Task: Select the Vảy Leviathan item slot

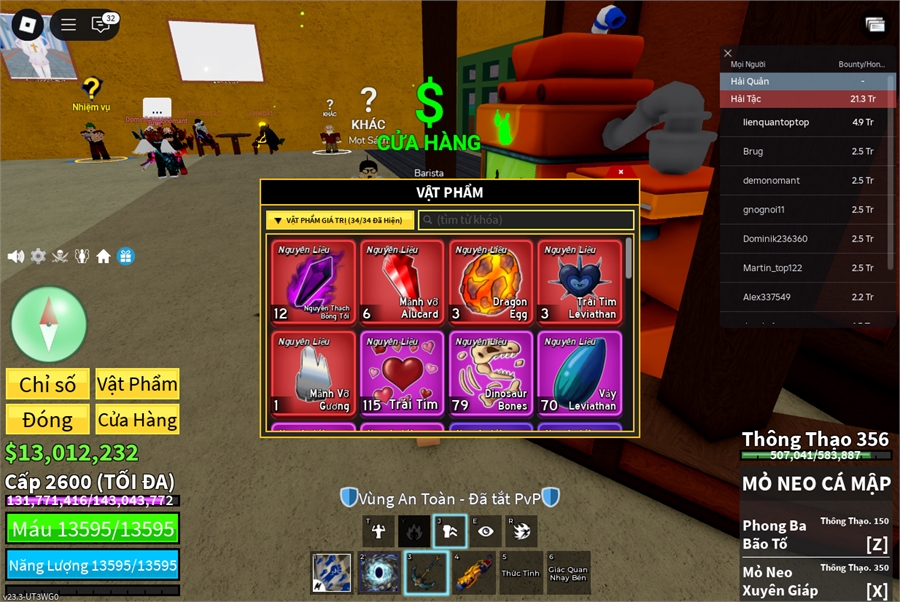Action: [x=579, y=373]
